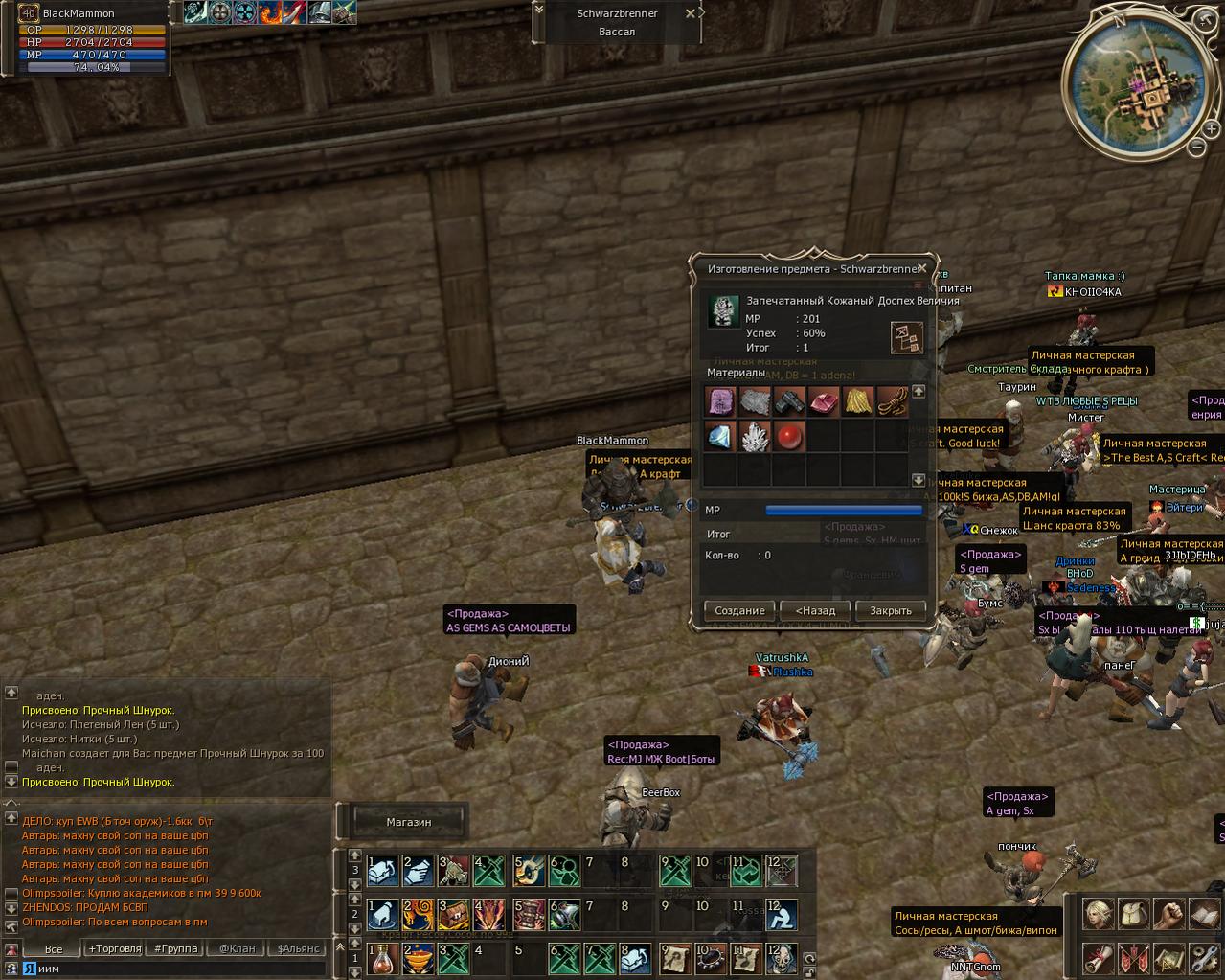Select the red orb material slot
This screenshot has width=1225, height=980.
coord(788,437)
